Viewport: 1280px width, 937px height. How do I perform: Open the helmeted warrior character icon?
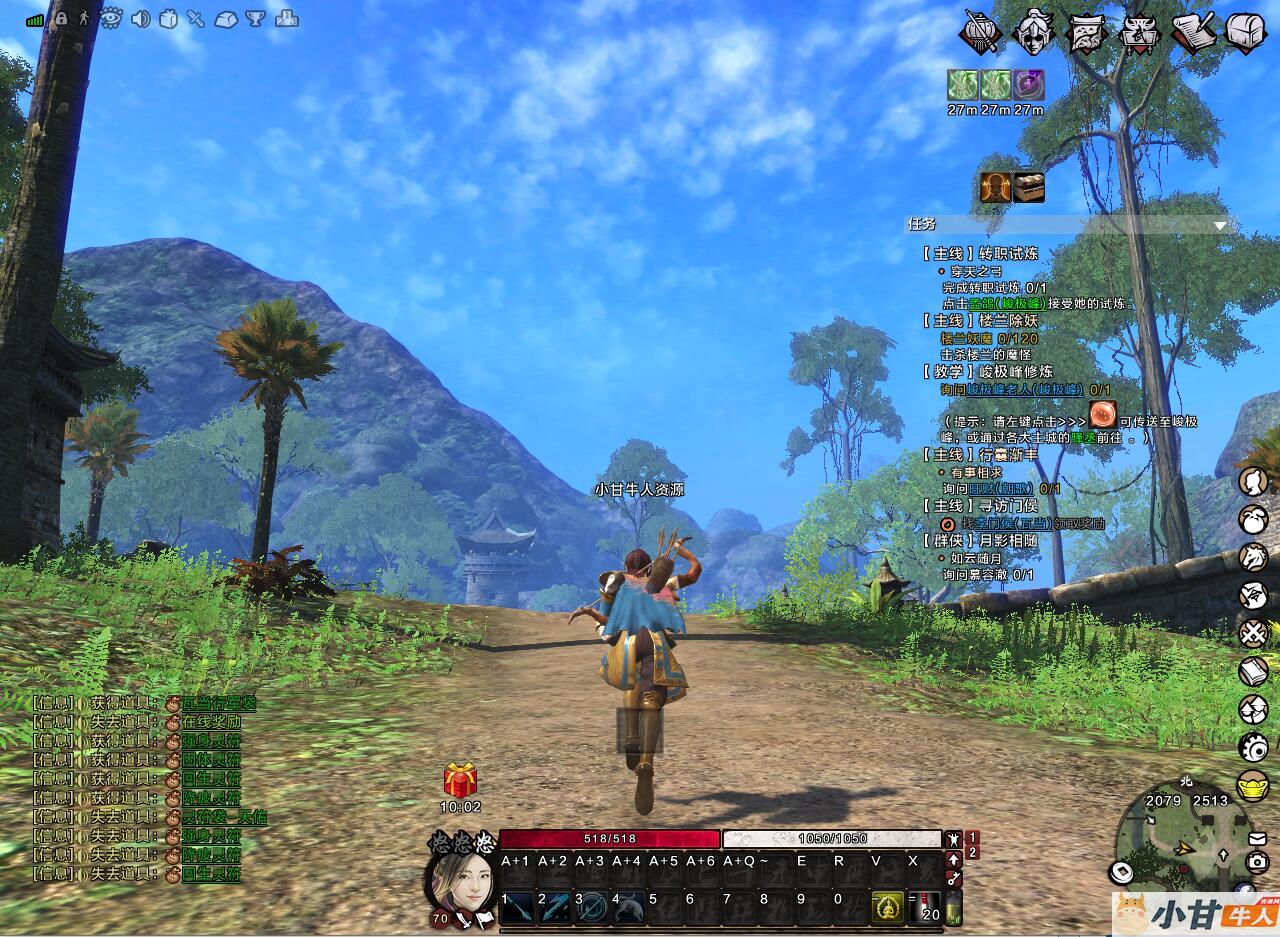pos(1033,31)
